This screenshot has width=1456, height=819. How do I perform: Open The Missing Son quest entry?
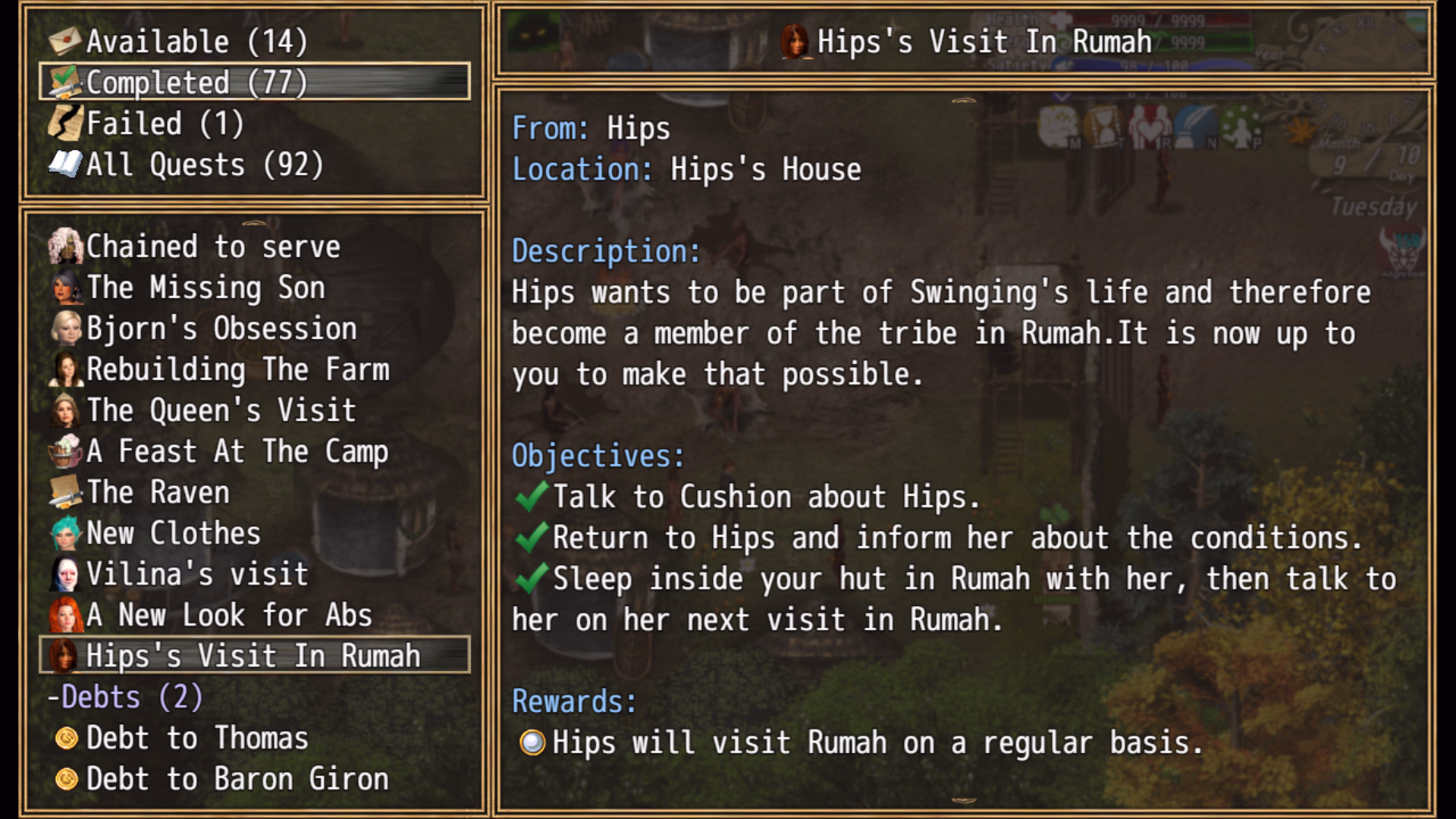[205, 287]
